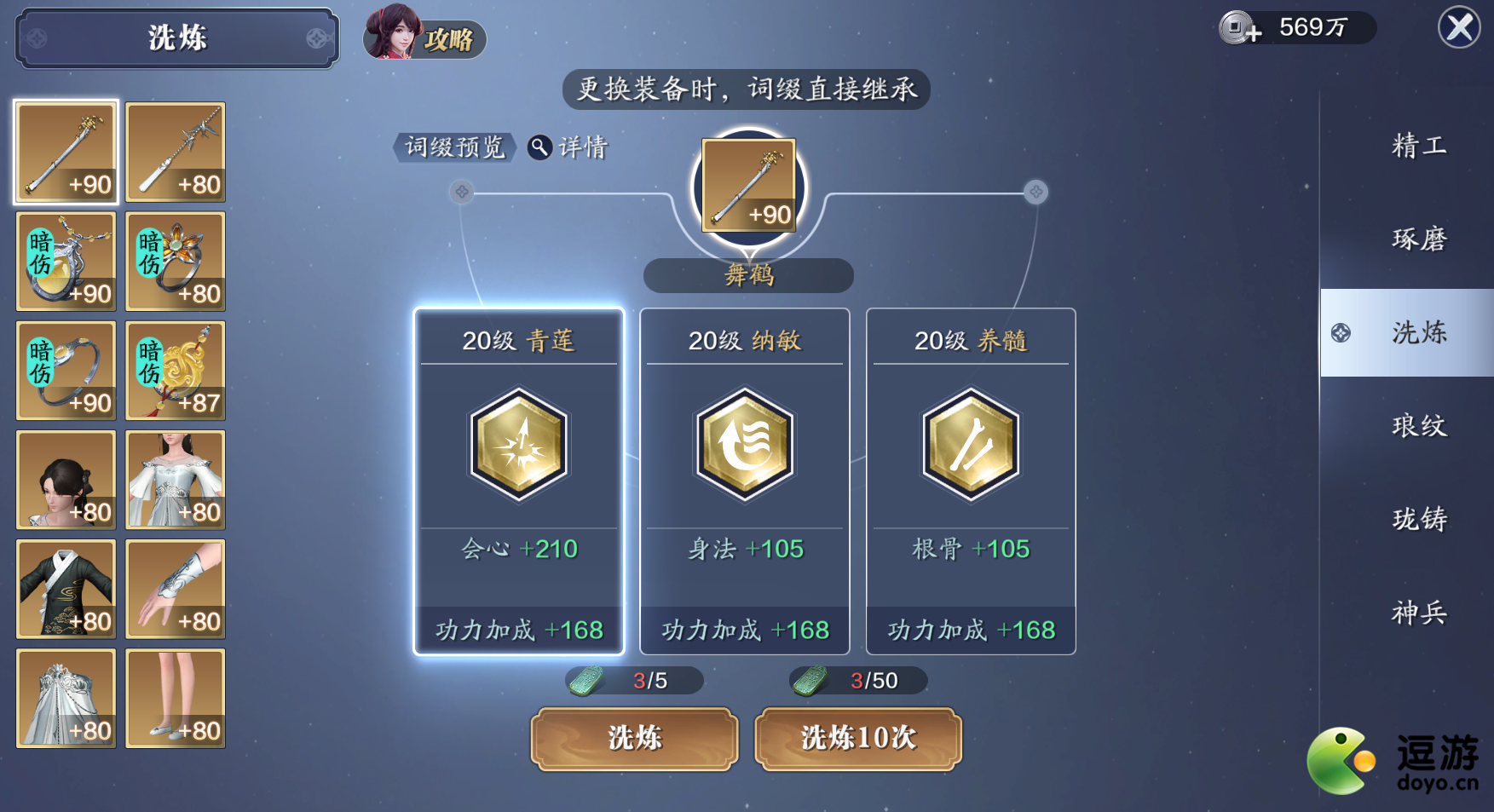This screenshot has width=1494, height=812.
Task: Click the 3/50 token counter bar
Action: click(x=857, y=680)
